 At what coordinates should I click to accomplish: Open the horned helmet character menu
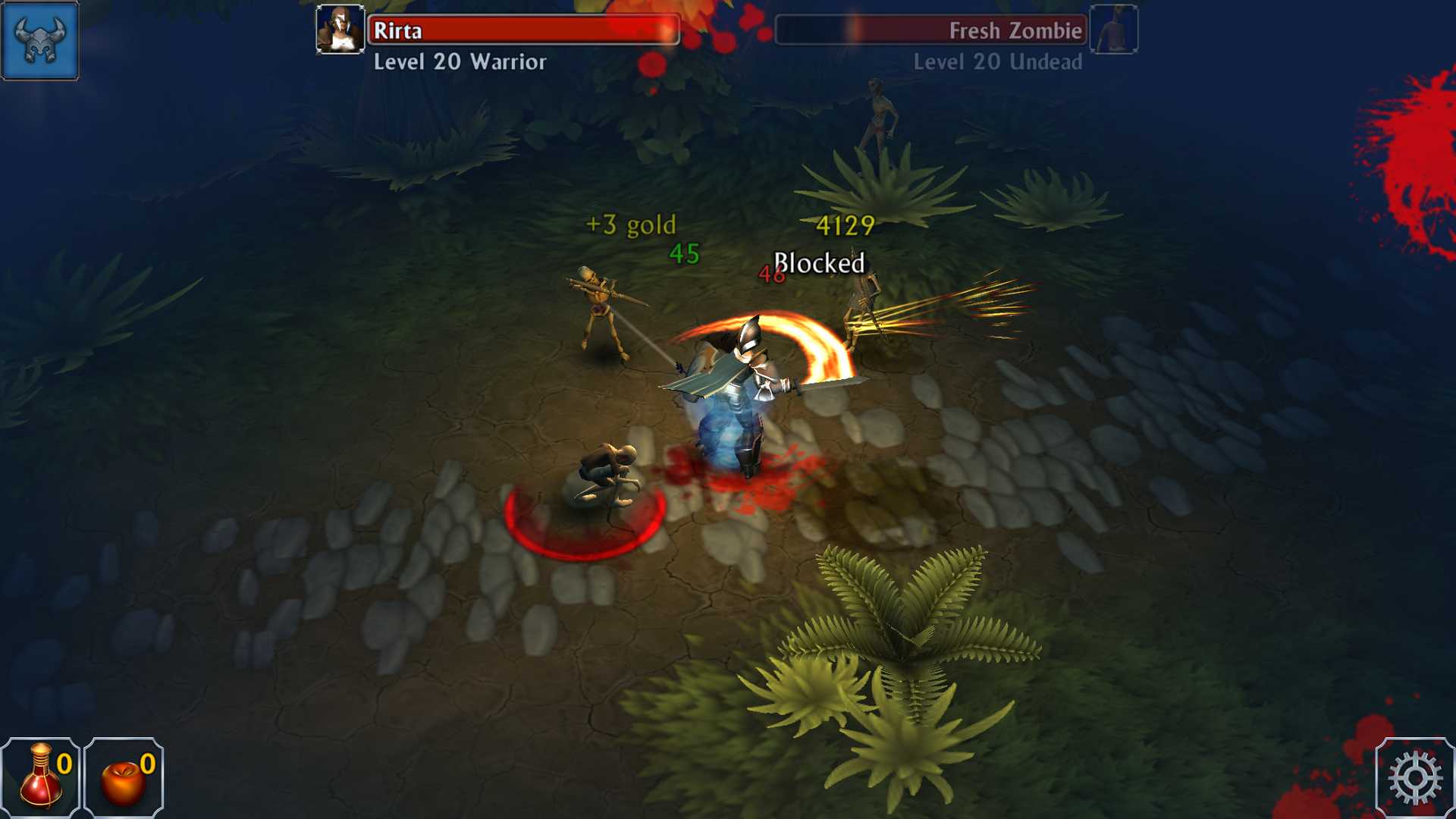[x=39, y=40]
